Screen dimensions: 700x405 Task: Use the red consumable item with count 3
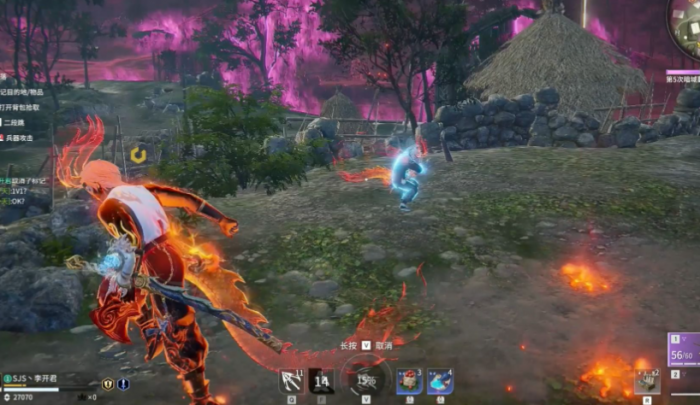click(x=409, y=381)
